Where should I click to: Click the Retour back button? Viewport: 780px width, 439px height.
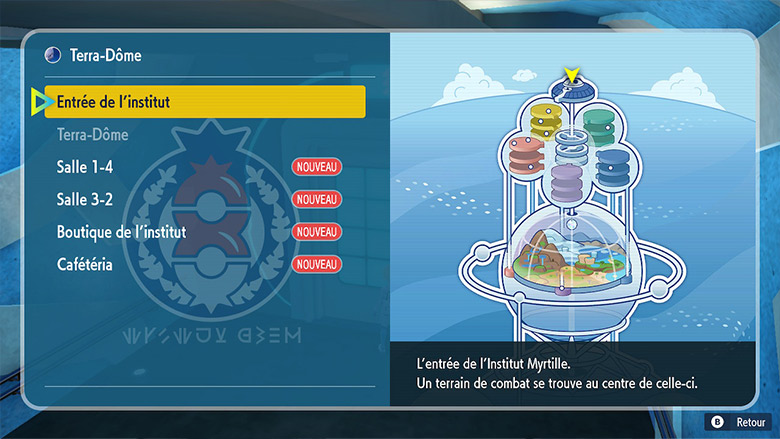pos(740,423)
